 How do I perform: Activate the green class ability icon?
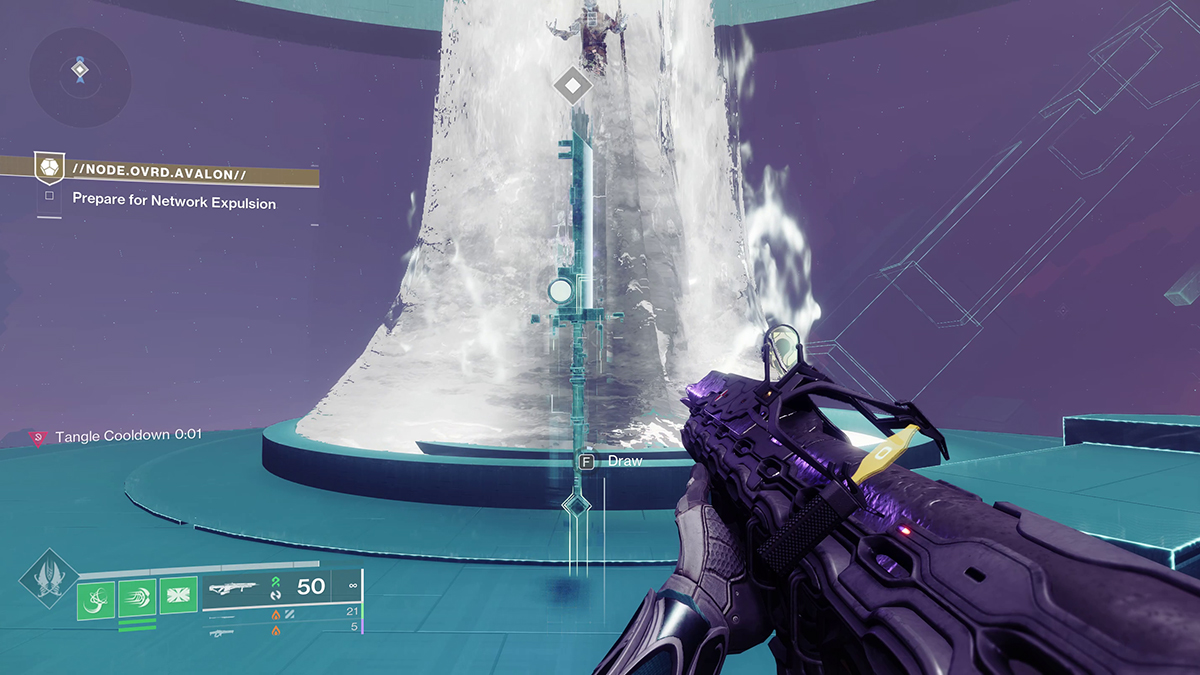click(178, 597)
